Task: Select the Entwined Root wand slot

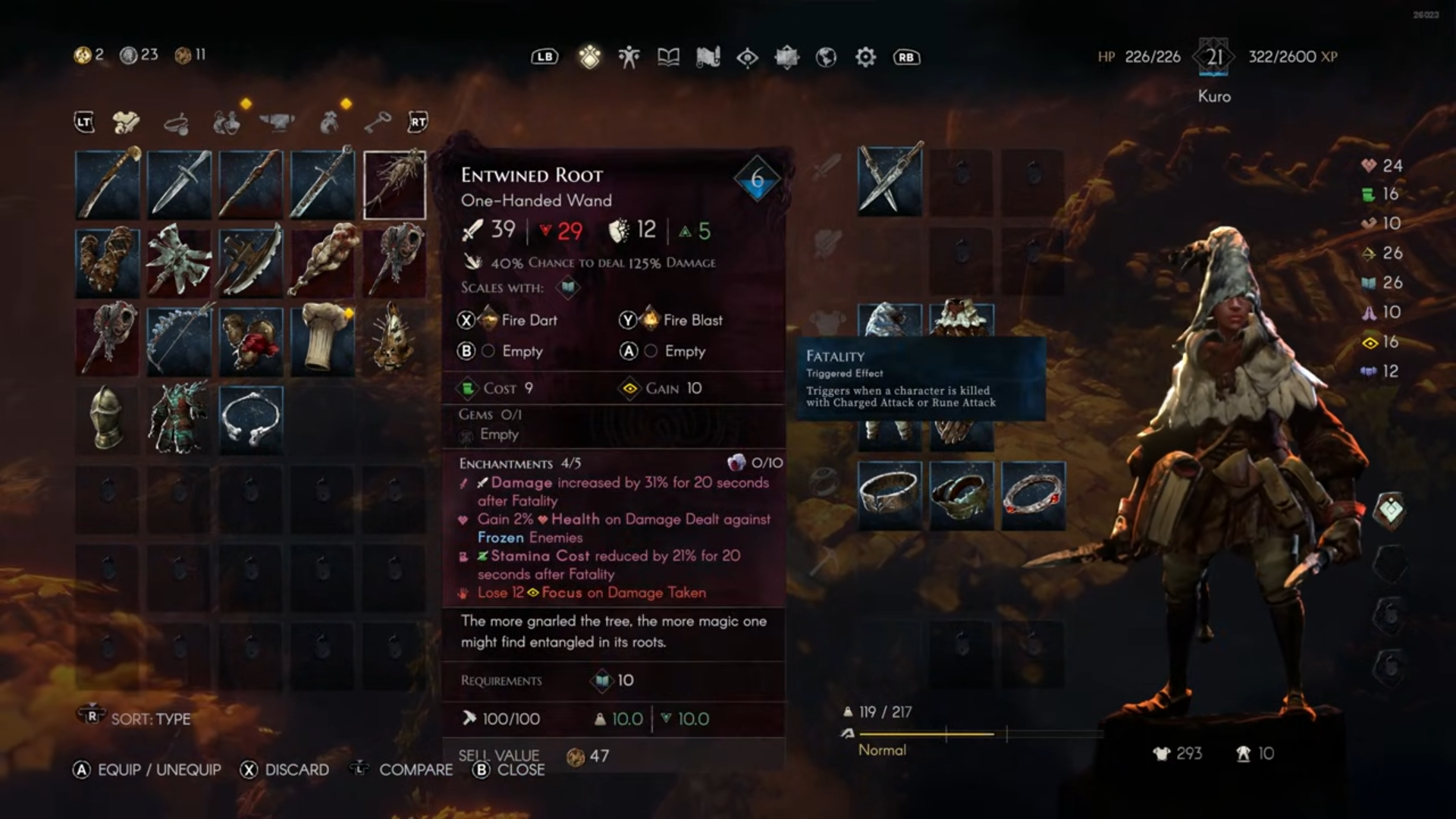Action: click(x=394, y=184)
